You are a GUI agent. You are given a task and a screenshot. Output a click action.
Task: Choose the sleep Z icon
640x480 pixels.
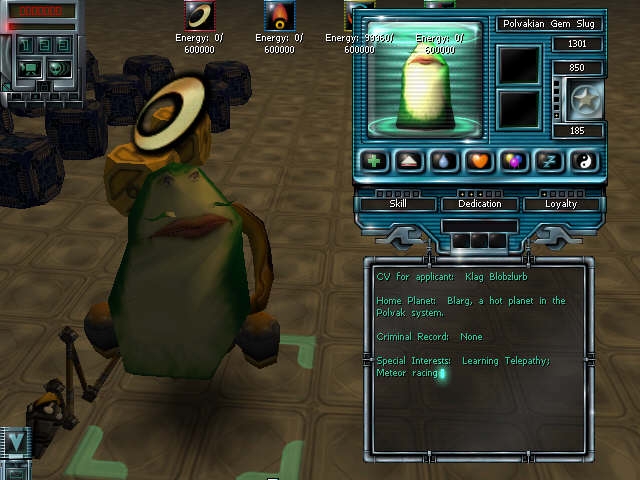click(548, 162)
